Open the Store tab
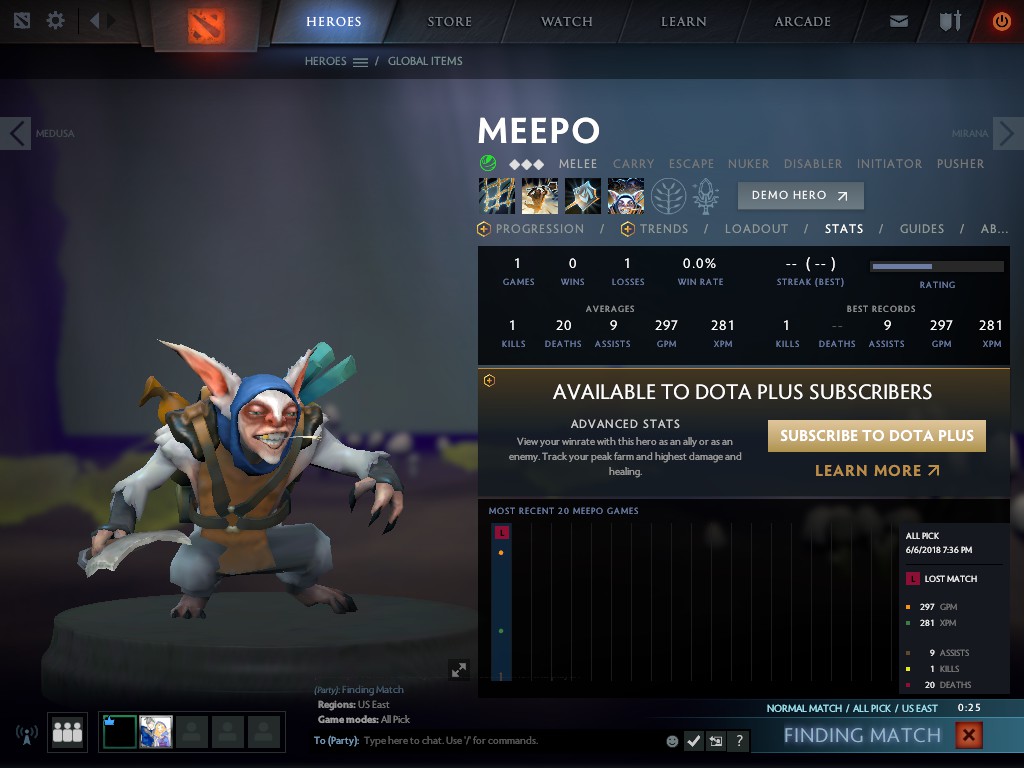 pyautogui.click(x=449, y=21)
